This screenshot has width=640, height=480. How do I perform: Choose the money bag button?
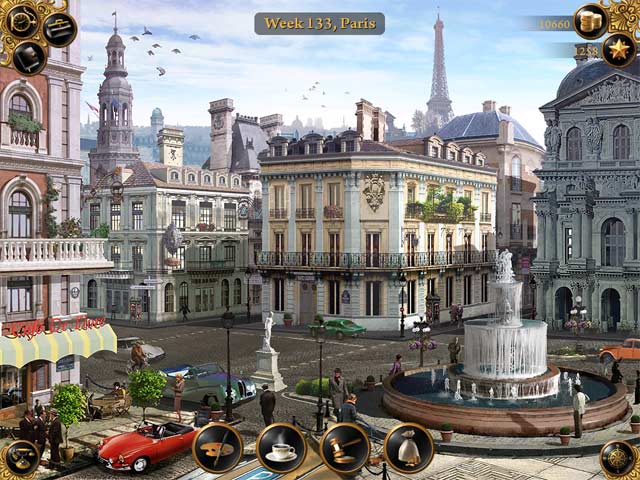(408, 448)
